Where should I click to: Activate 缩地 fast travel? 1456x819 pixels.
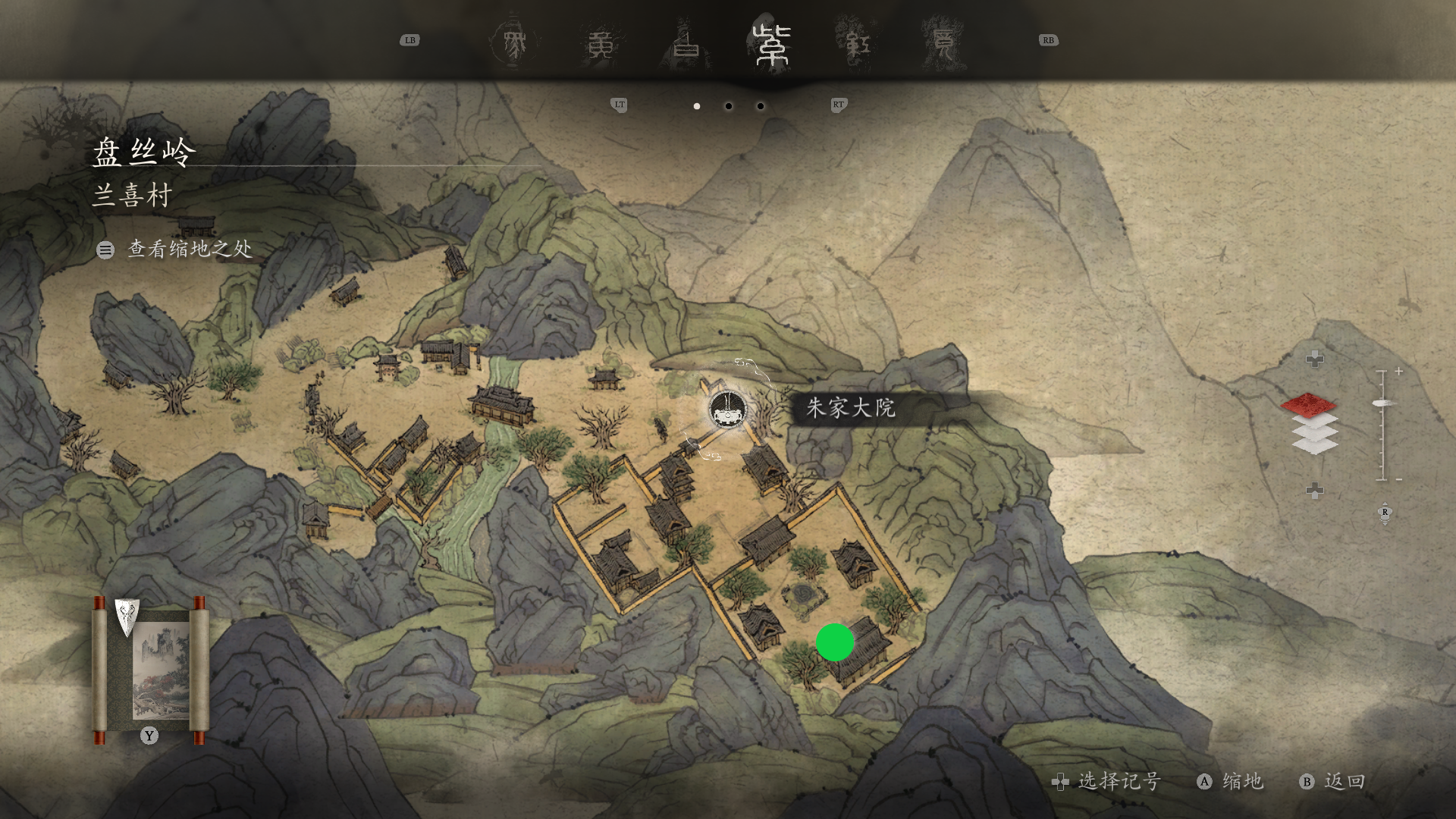(1230, 782)
